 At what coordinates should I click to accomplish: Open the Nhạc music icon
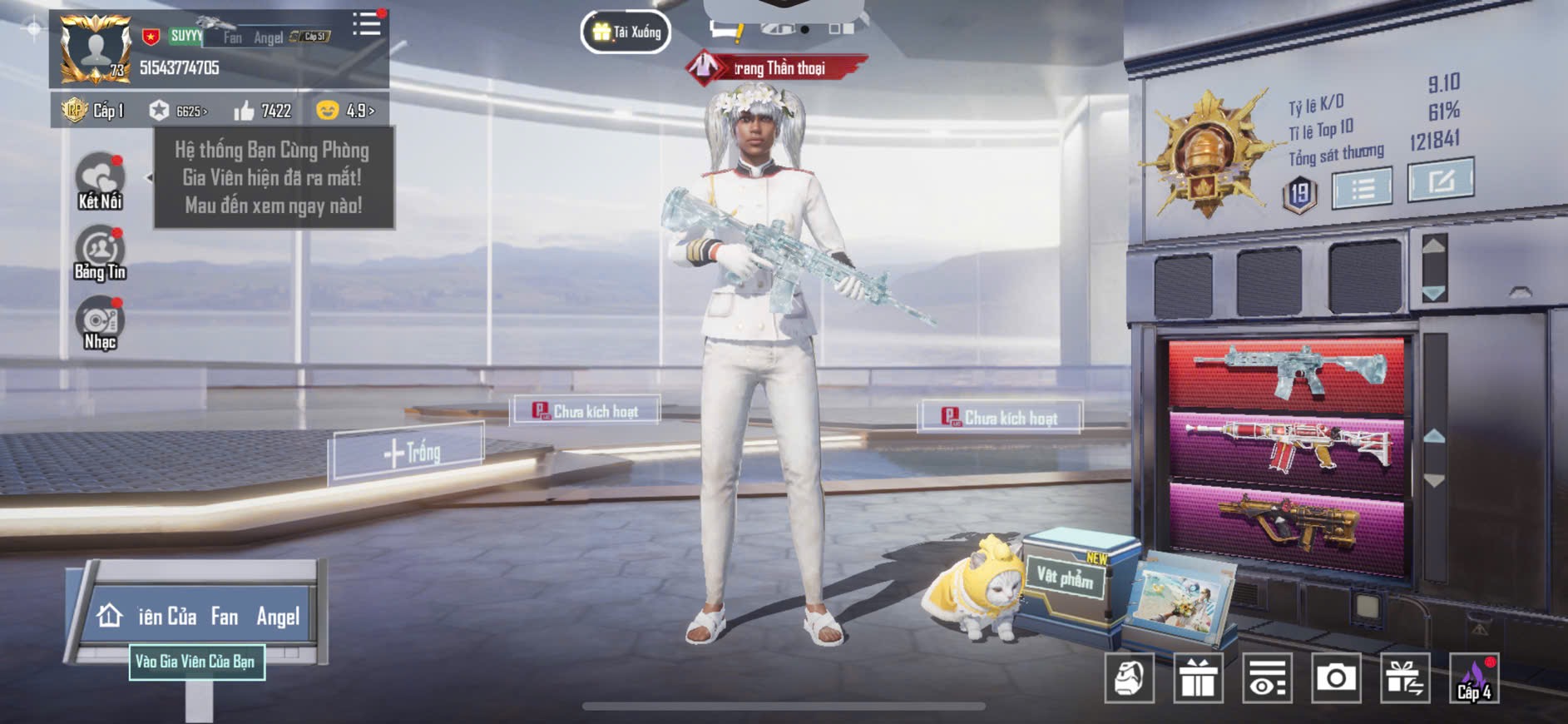(x=100, y=323)
